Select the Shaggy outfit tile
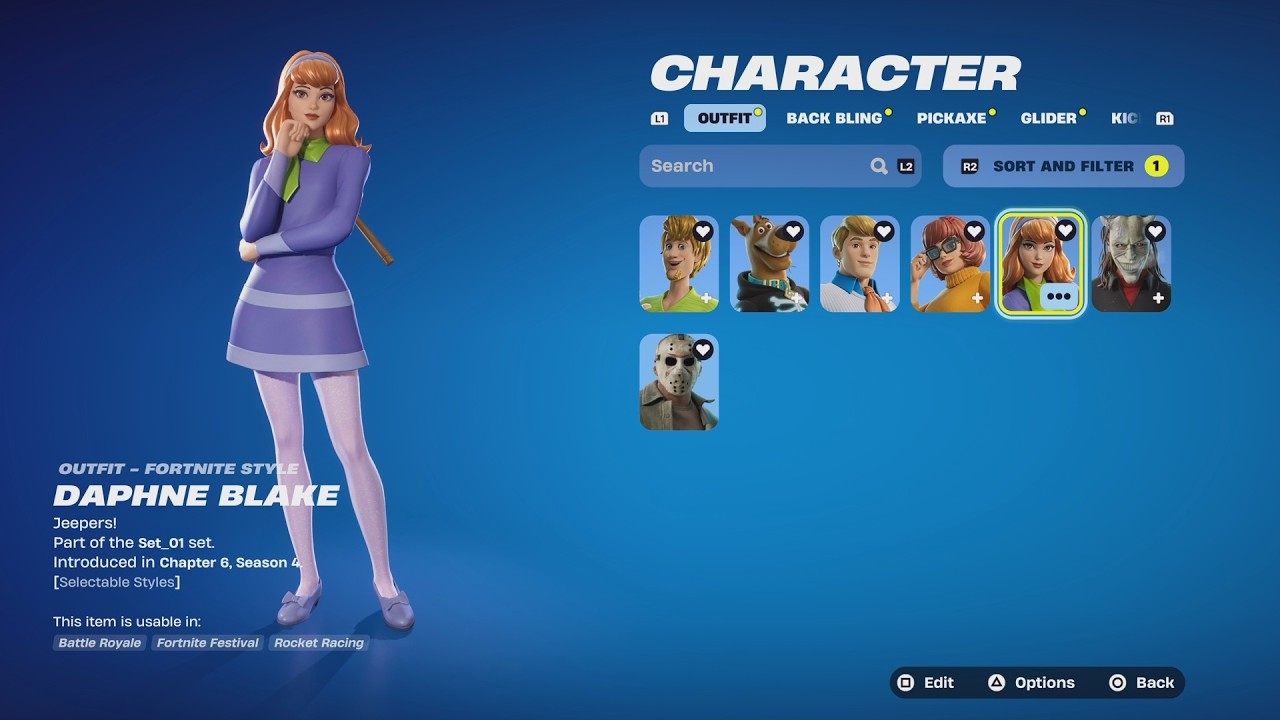This screenshot has width=1280, height=720. tap(678, 265)
